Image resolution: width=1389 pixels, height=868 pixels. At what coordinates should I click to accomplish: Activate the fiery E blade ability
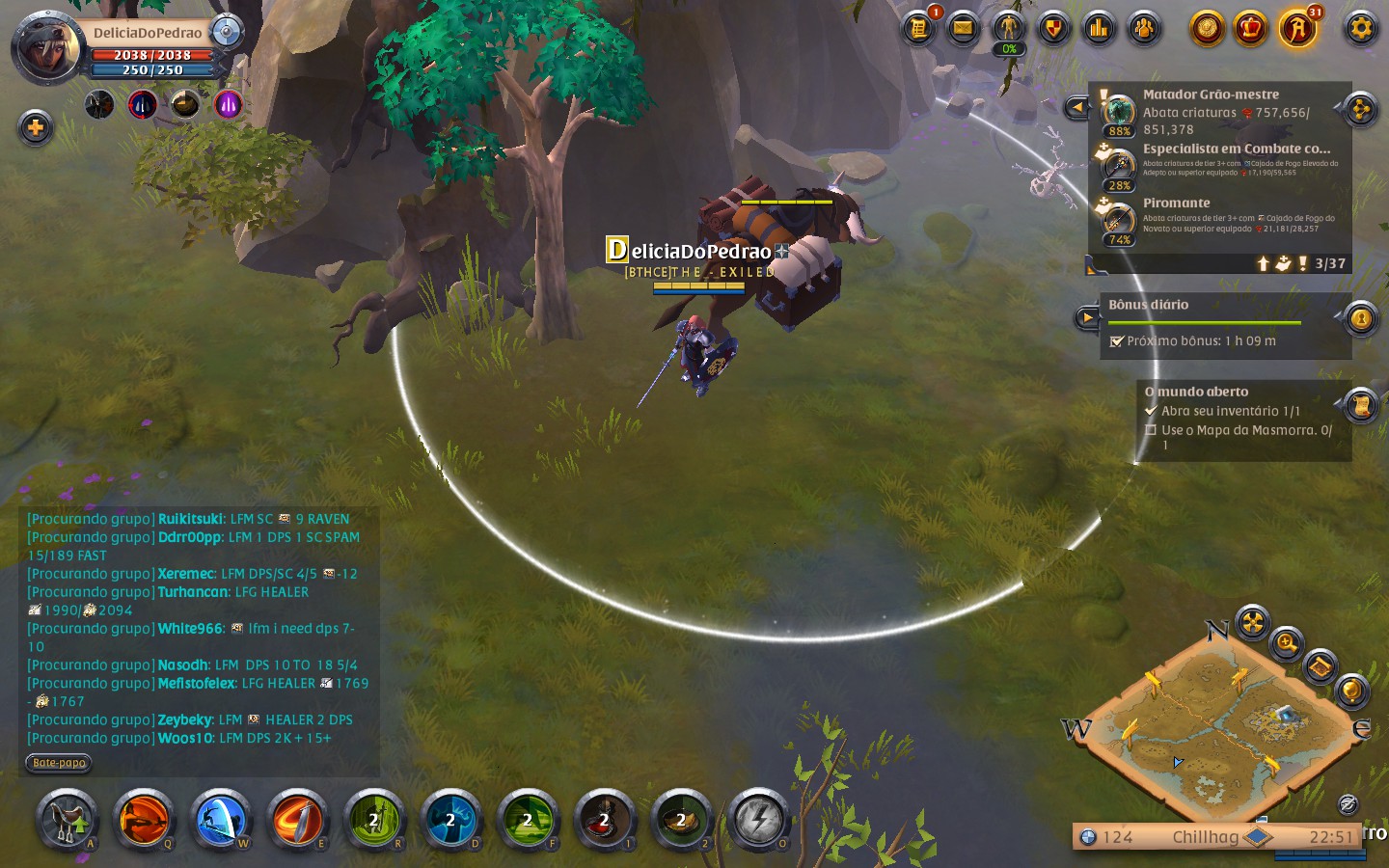point(297,821)
